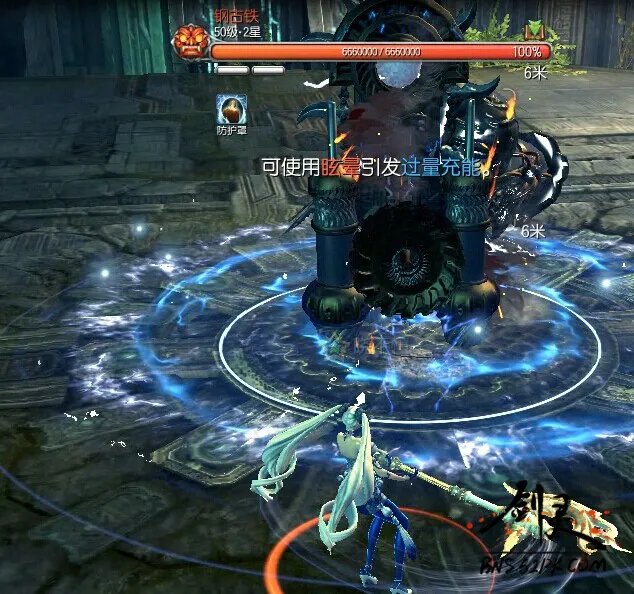Click the boss's red demon portrait
The image size is (634, 594).
189,43
